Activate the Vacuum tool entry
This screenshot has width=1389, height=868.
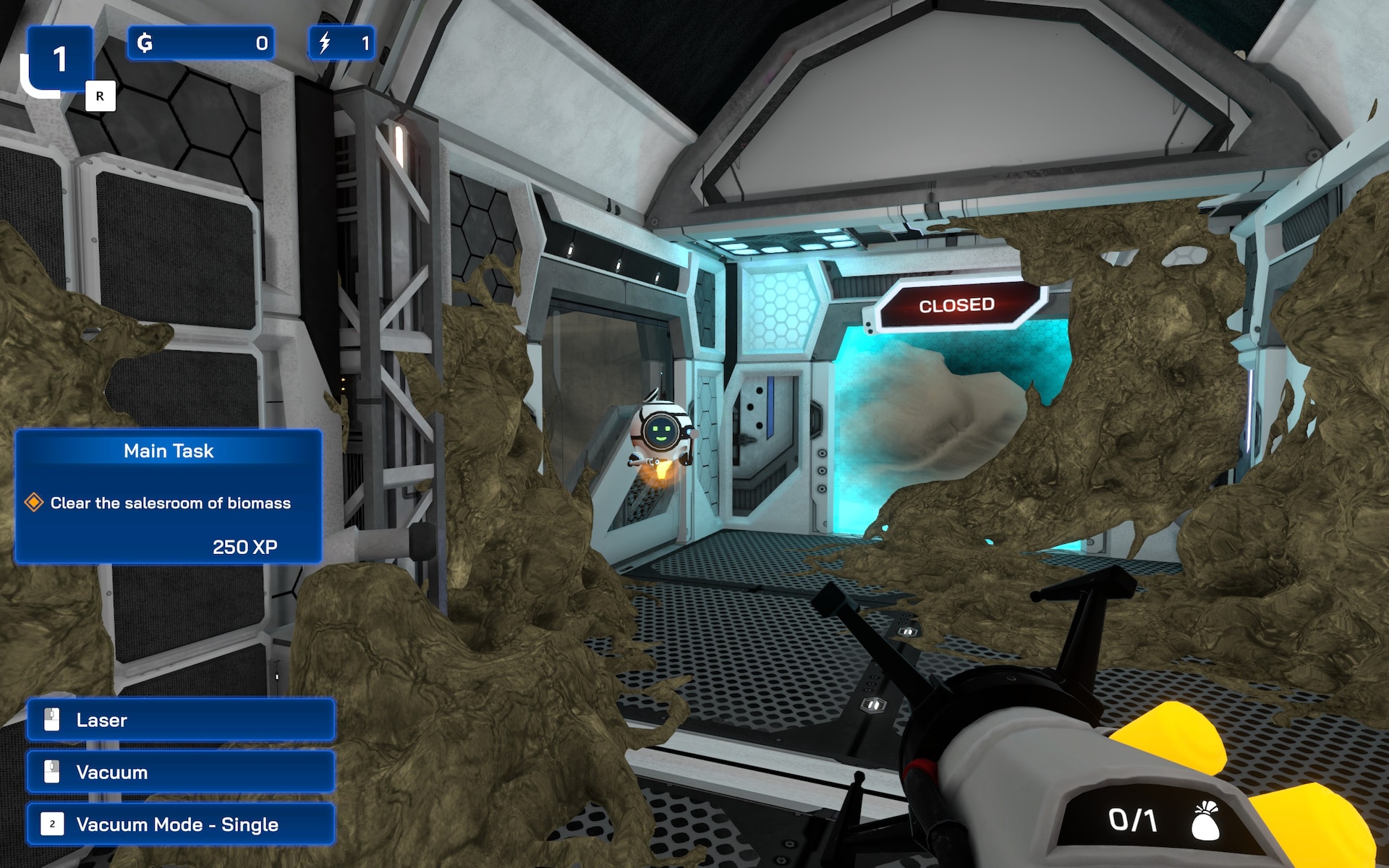point(181,772)
